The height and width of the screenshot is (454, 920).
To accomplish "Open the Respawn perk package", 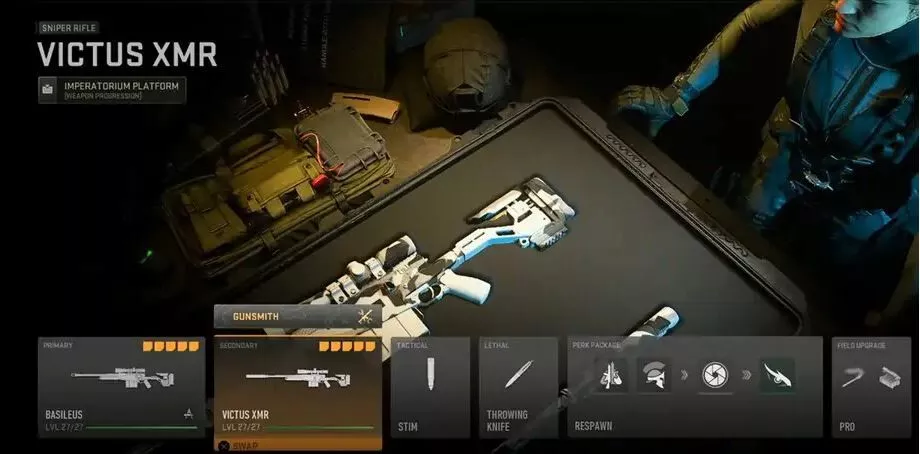I will tap(696, 387).
